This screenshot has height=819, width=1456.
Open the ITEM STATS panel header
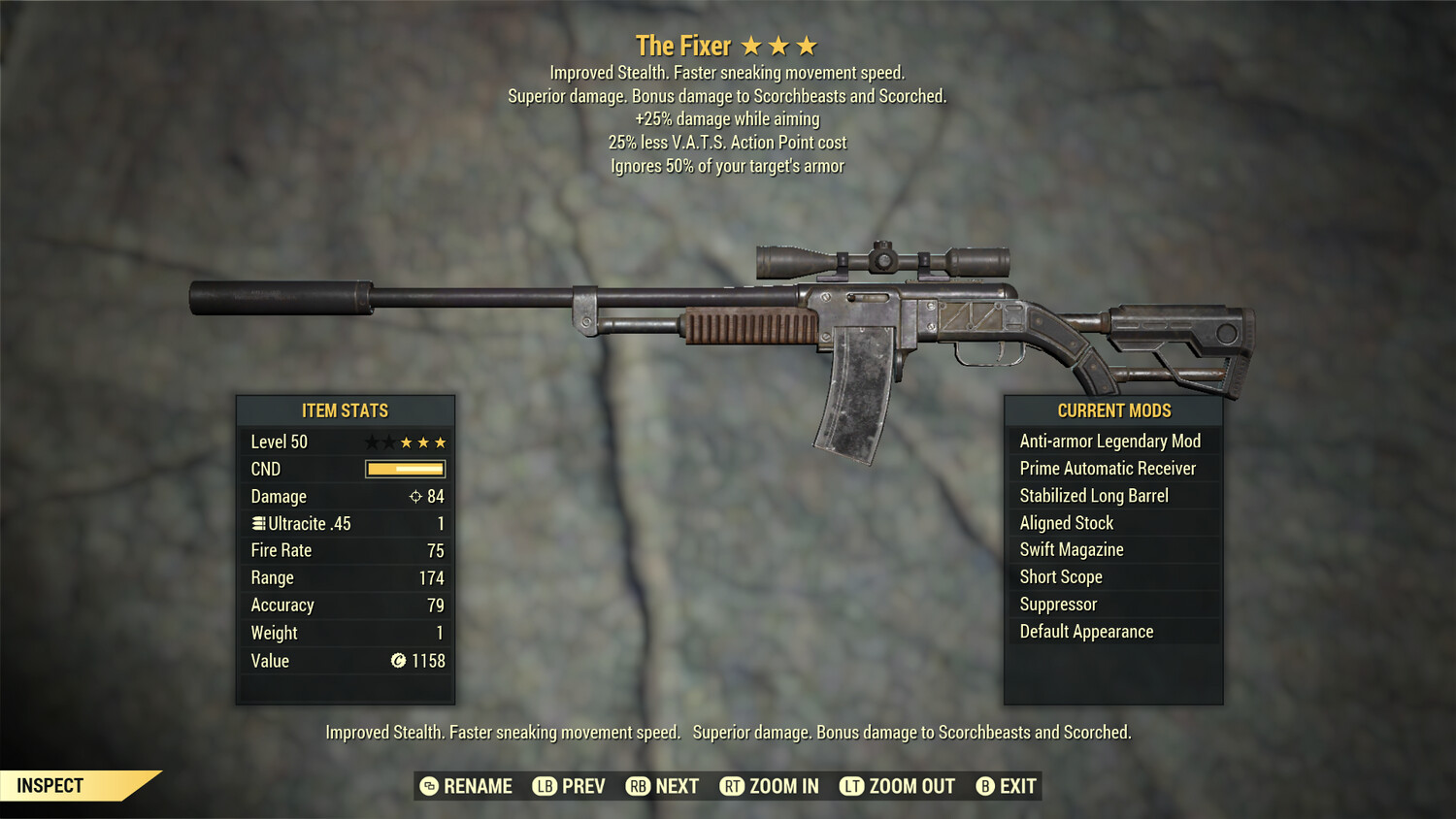tap(346, 410)
